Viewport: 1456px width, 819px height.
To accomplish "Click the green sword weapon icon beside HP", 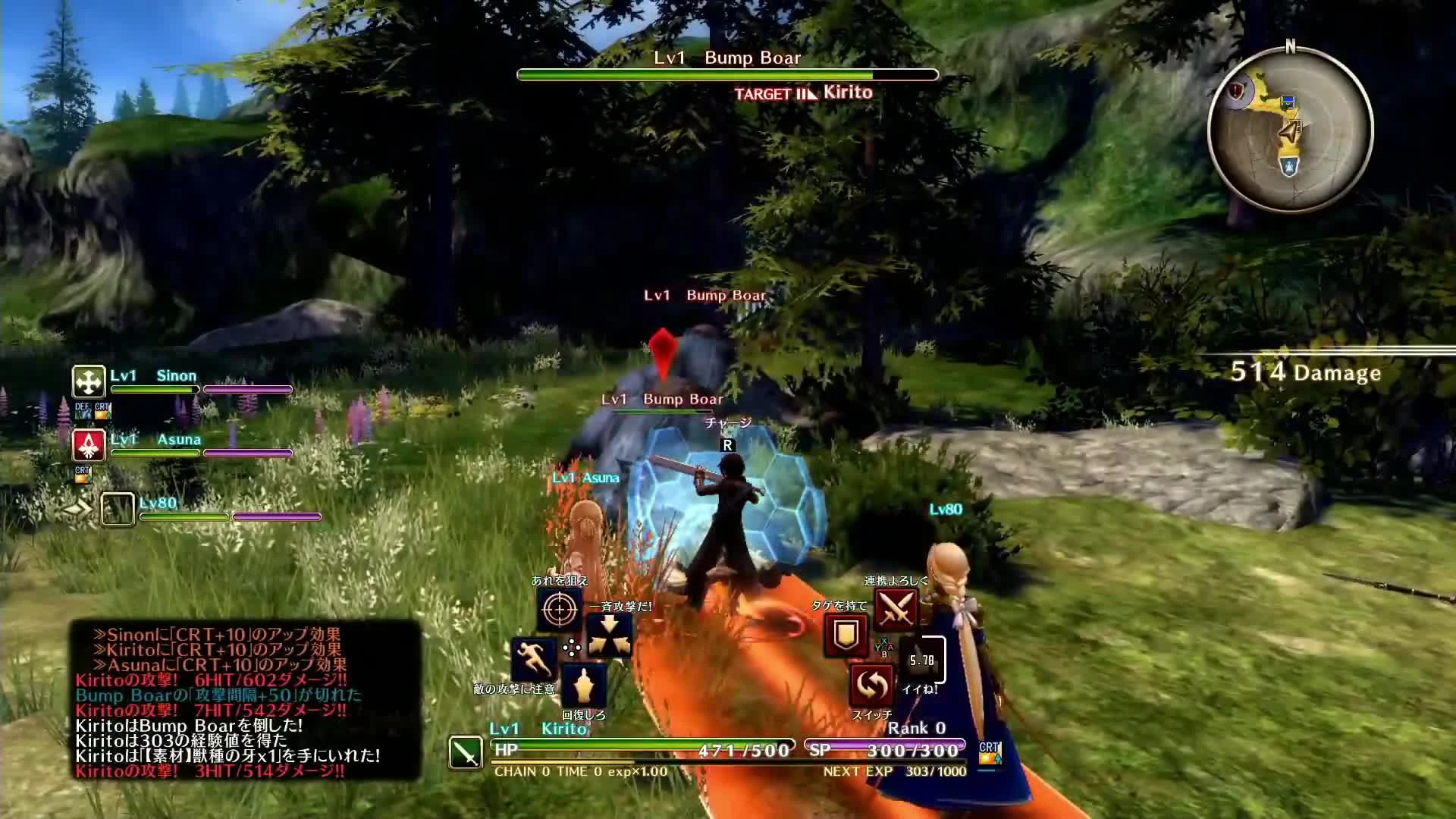I will coord(464,753).
